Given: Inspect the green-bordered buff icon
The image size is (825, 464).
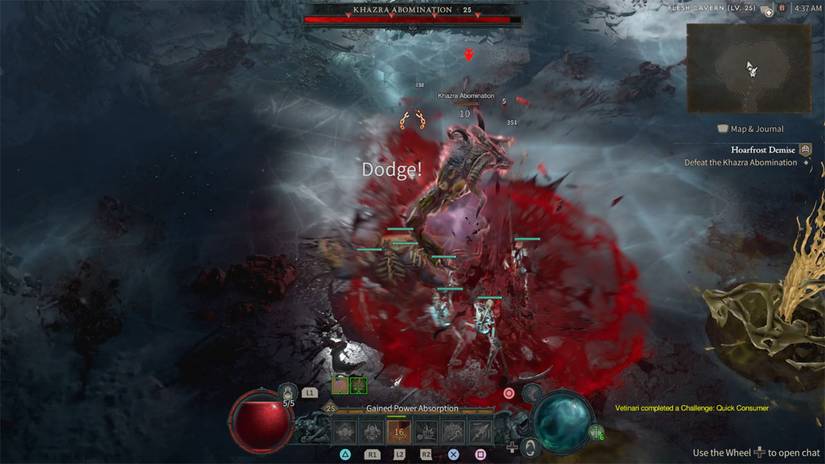Looking at the screenshot, I should pyautogui.click(x=358, y=384).
